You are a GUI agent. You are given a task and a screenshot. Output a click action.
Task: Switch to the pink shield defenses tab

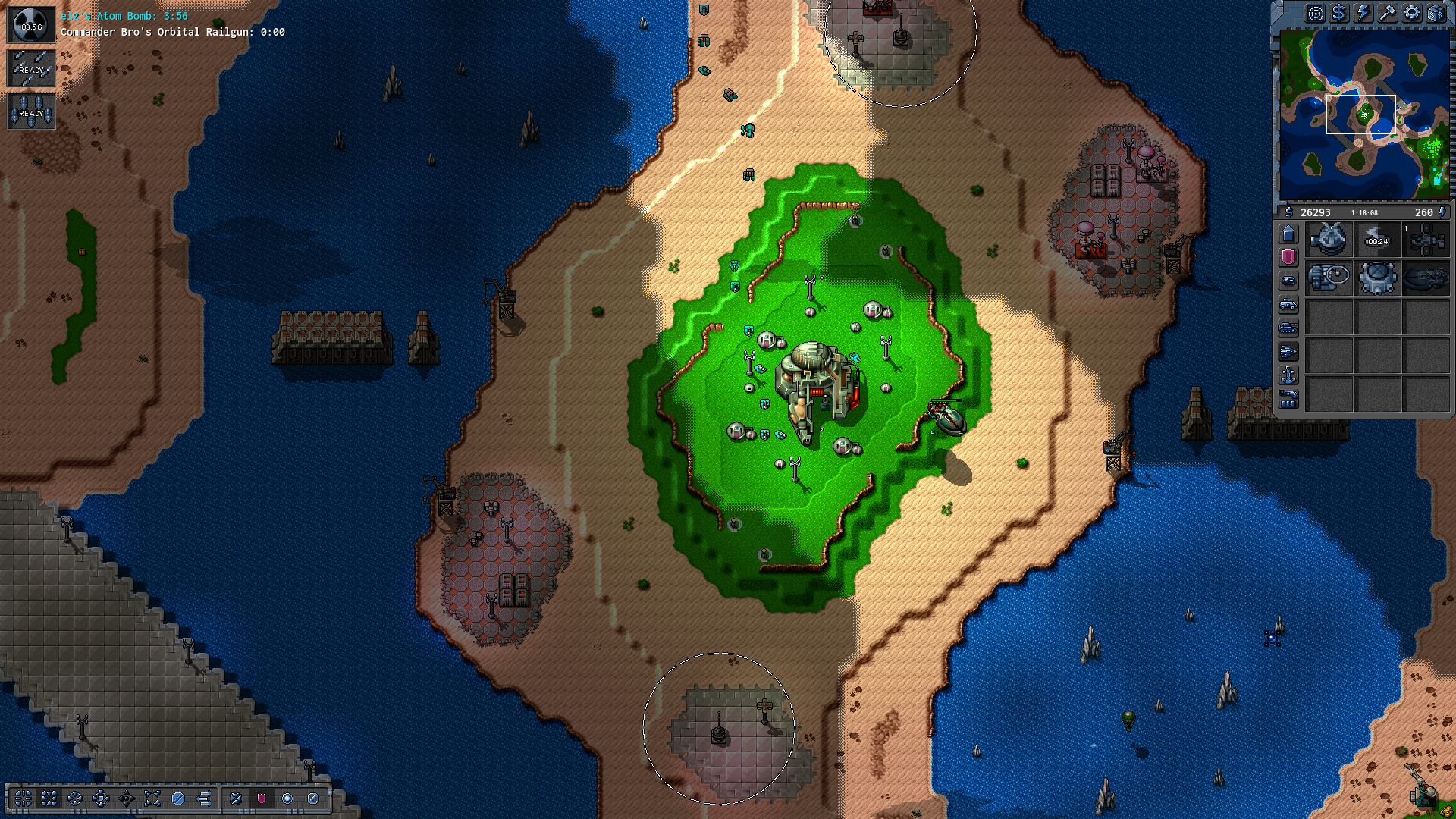point(1288,257)
